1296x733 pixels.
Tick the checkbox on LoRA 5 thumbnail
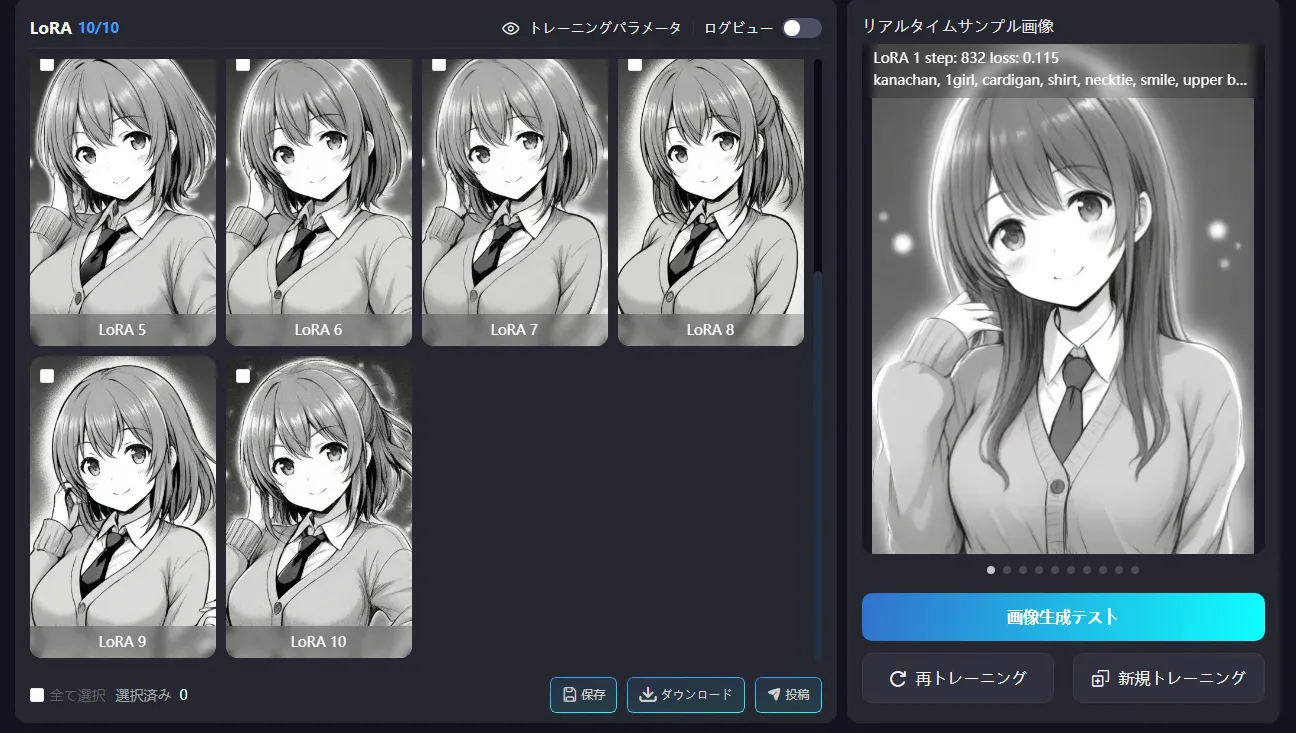click(x=45, y=65)
